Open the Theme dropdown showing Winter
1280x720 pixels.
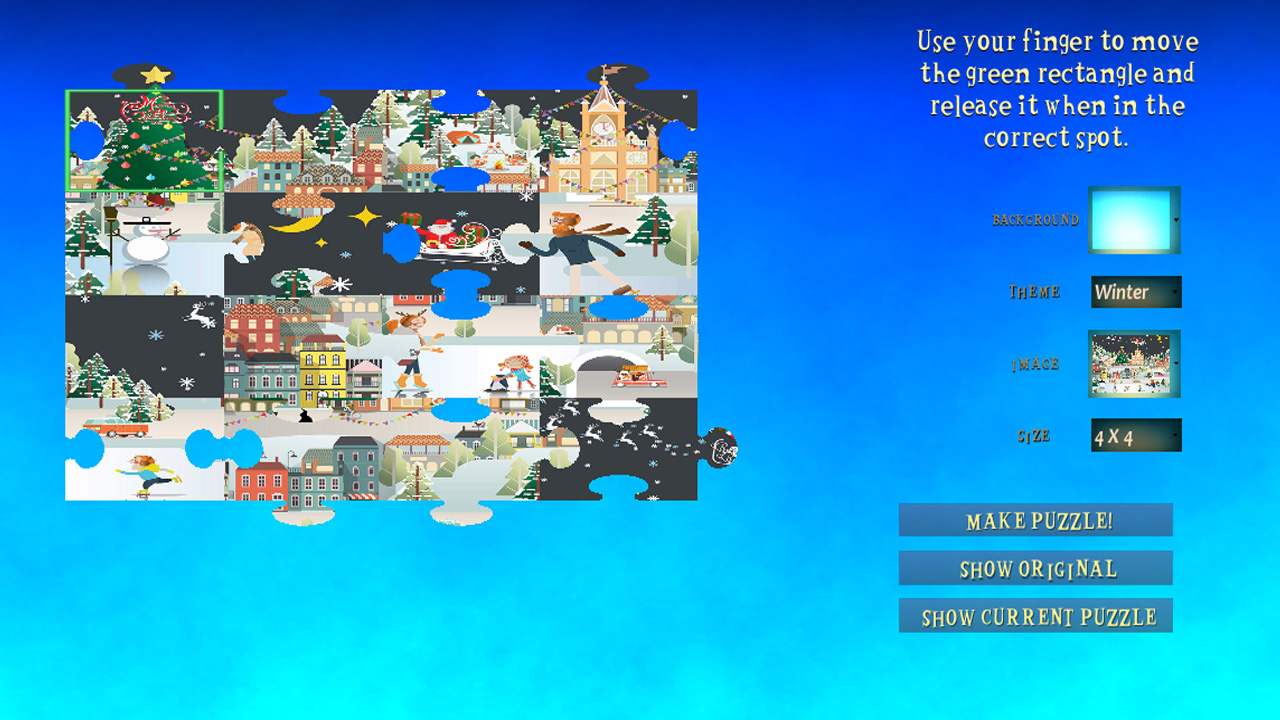[x=1135, y=292]
